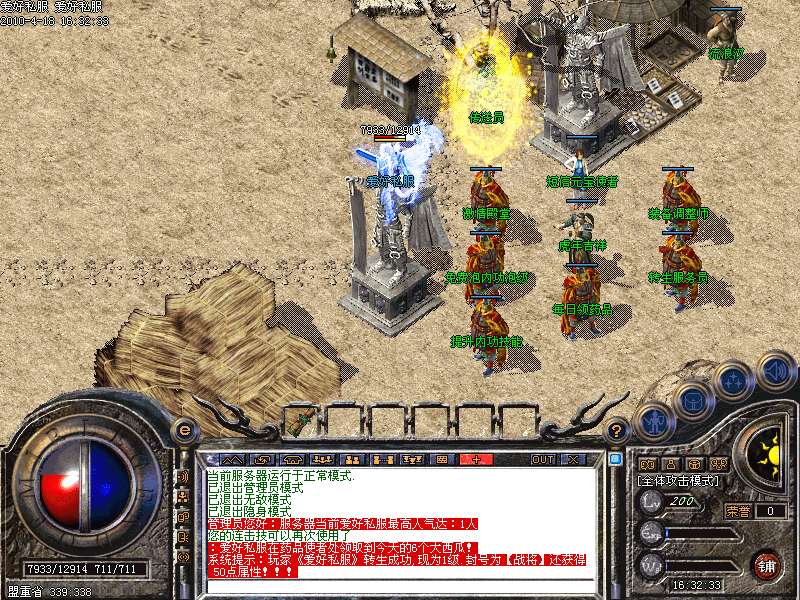The width and height of the screenshot is (800, 600).
Task: Click the X button beside OUT
Action: pyautogui.click(x=574, y=459)
